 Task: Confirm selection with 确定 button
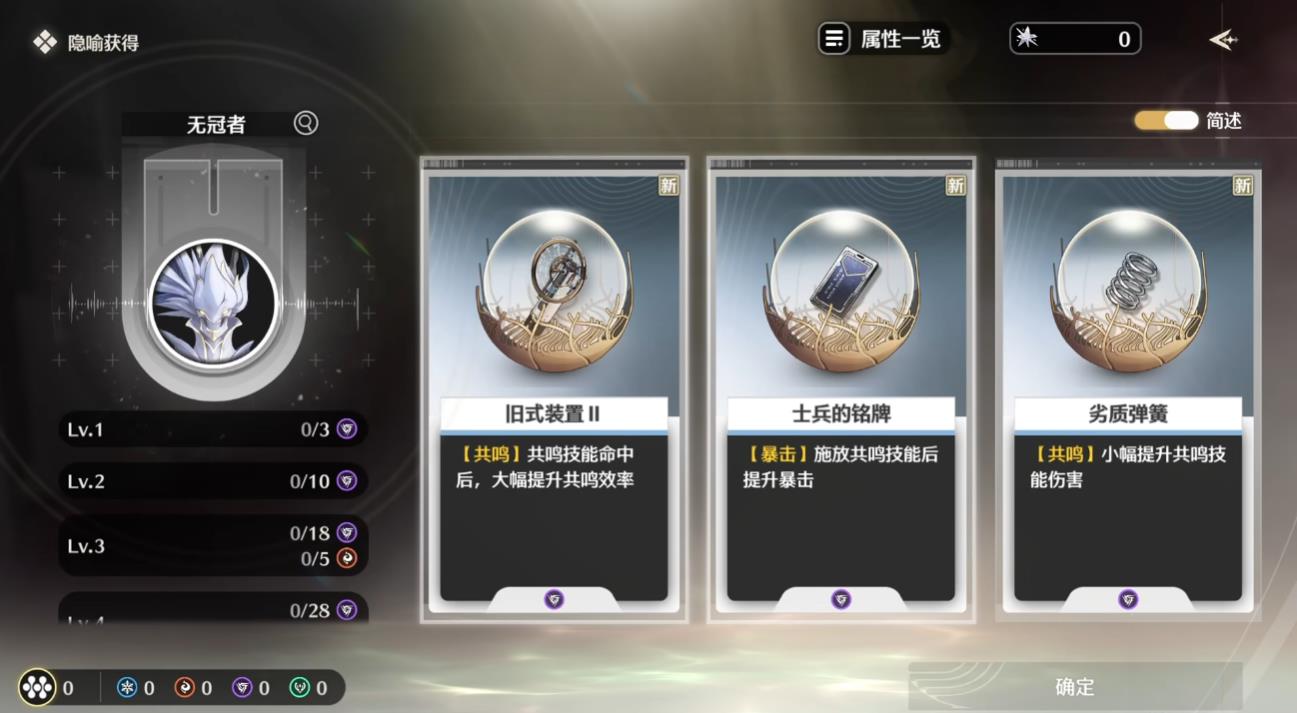[1075, 687]
